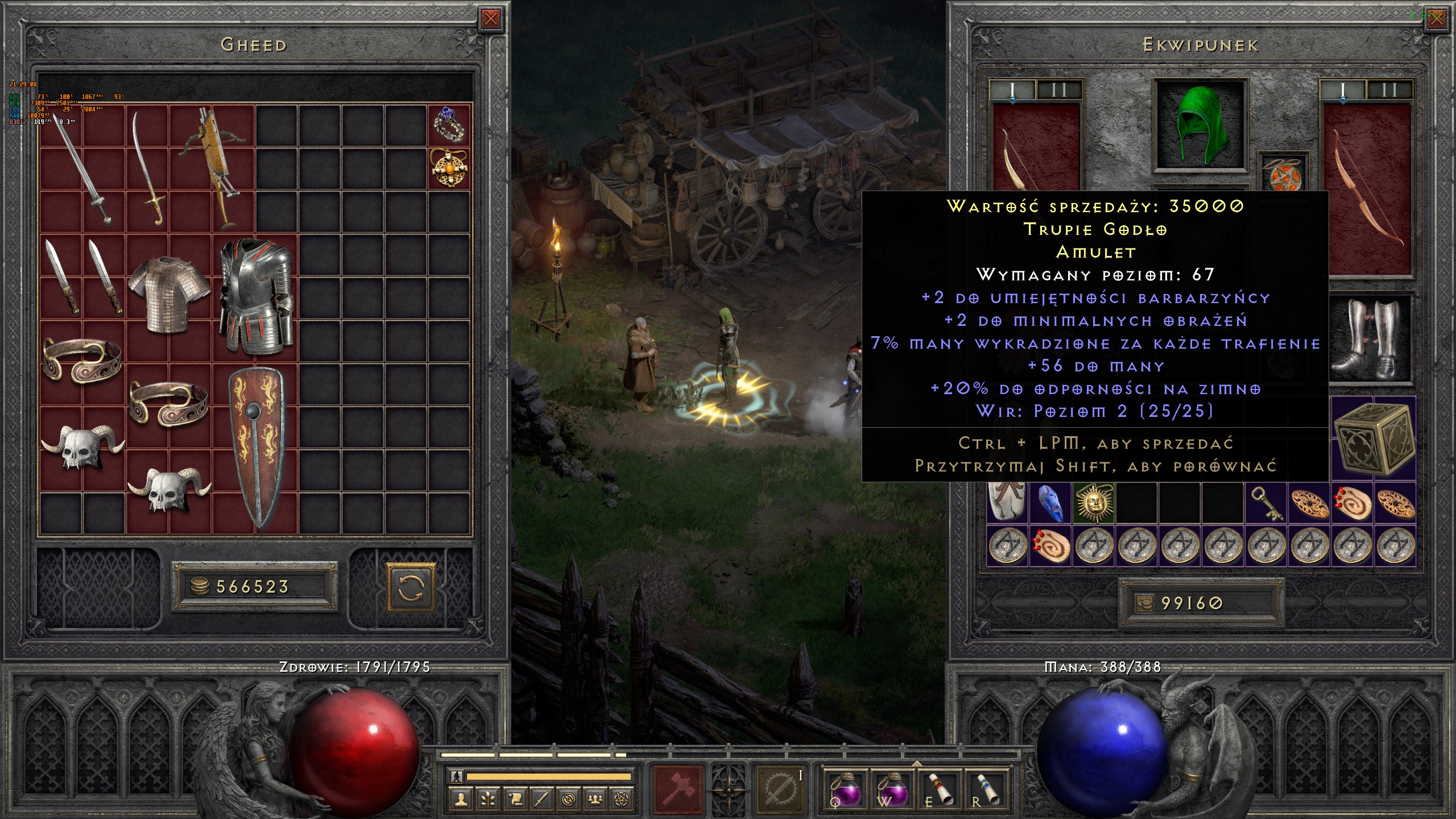
Task: Select the red kite shield with lions
Action: pos(256,446)
